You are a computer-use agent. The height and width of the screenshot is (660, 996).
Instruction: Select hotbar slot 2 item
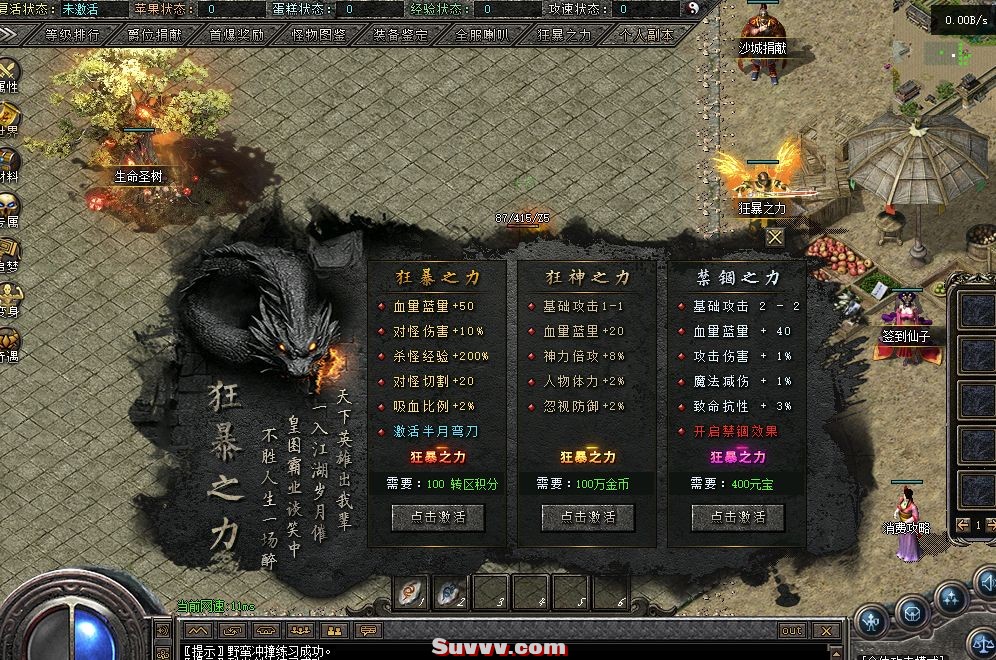pos(451,592)
